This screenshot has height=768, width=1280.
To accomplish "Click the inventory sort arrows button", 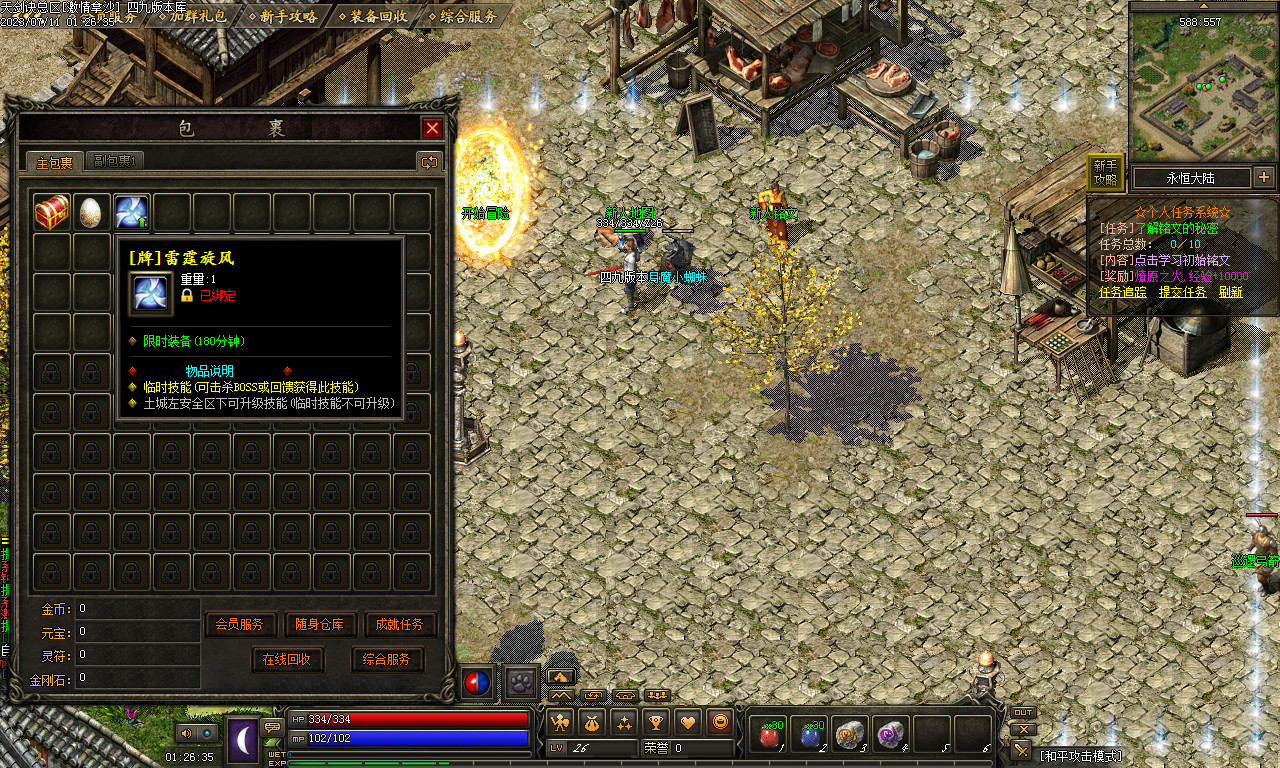I will [x=429, y=161].
